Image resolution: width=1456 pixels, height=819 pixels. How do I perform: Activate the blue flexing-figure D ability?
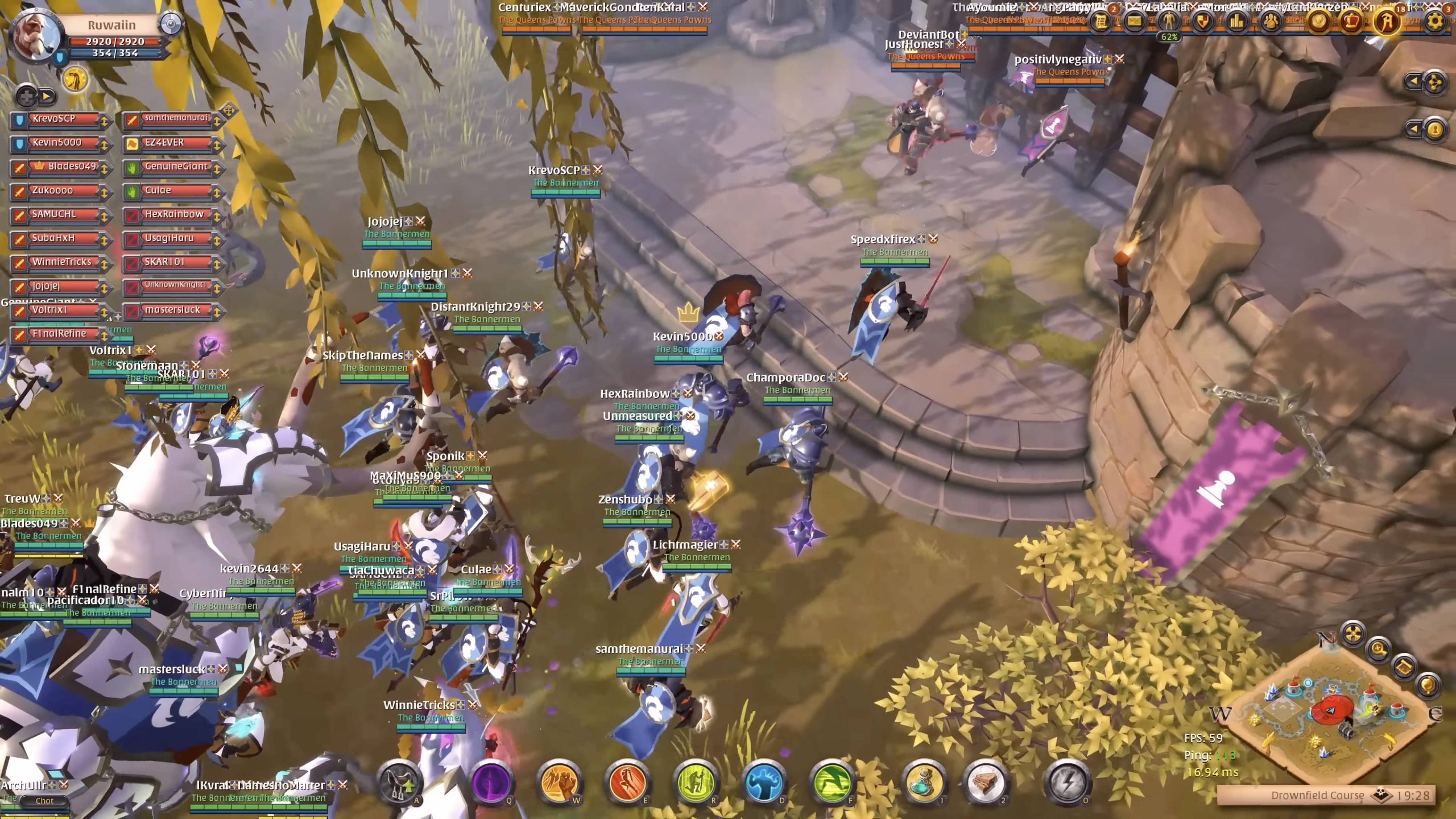tap(764, 783)
